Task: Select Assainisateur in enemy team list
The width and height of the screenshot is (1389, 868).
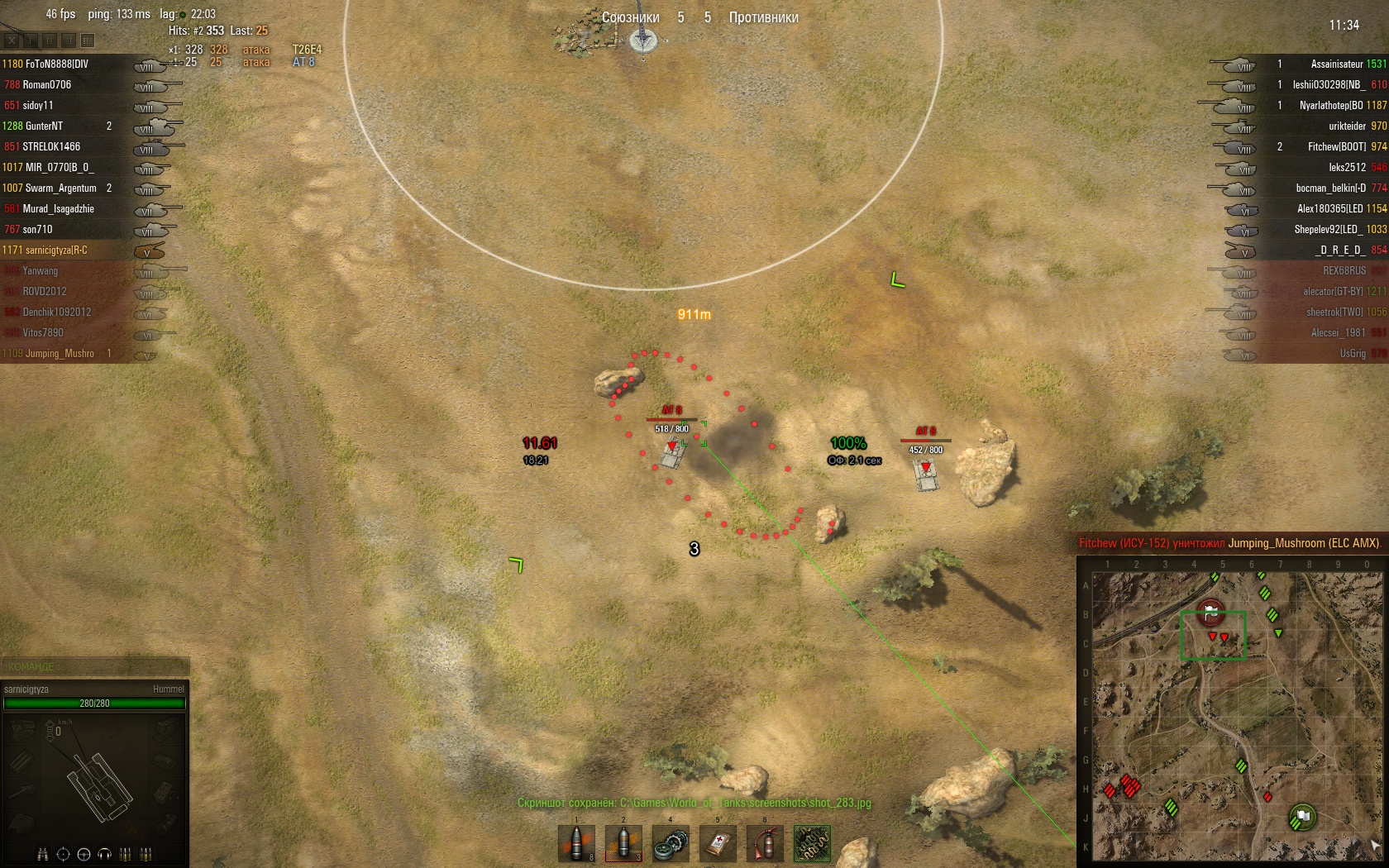Action: tap(1336, 64)
